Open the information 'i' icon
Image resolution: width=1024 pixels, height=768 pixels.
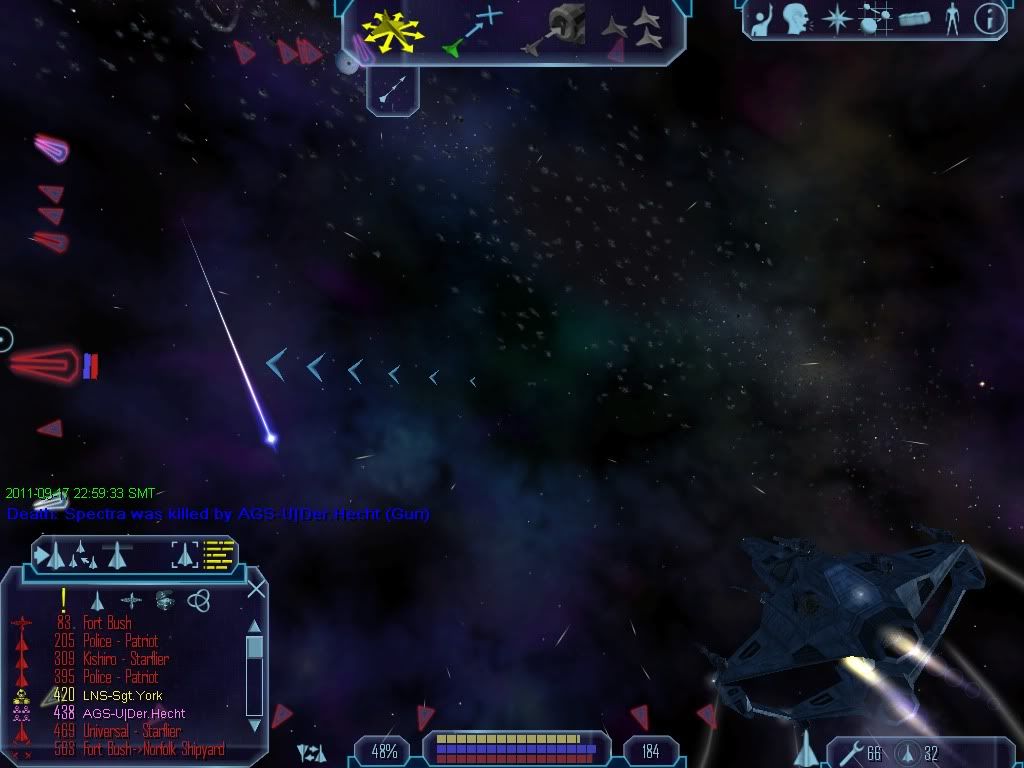(989, 19)
